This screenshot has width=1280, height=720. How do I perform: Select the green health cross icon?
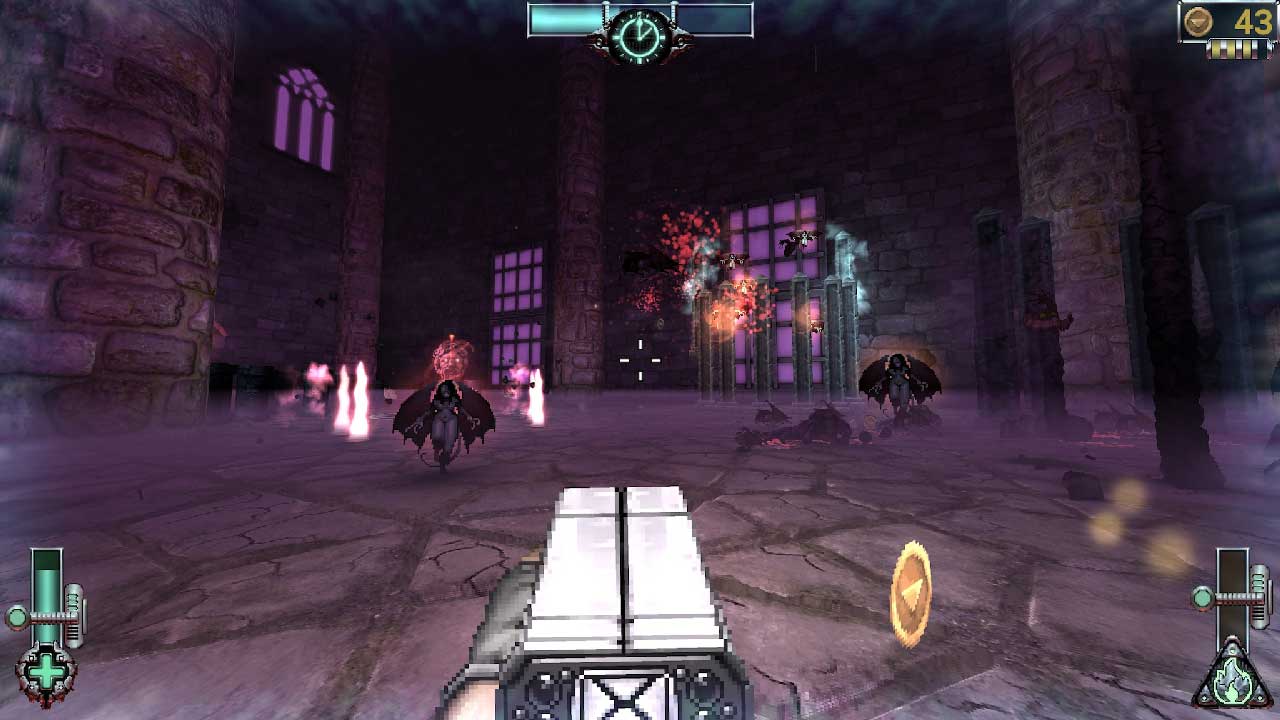pyautogui.click(x=45, y=674)
